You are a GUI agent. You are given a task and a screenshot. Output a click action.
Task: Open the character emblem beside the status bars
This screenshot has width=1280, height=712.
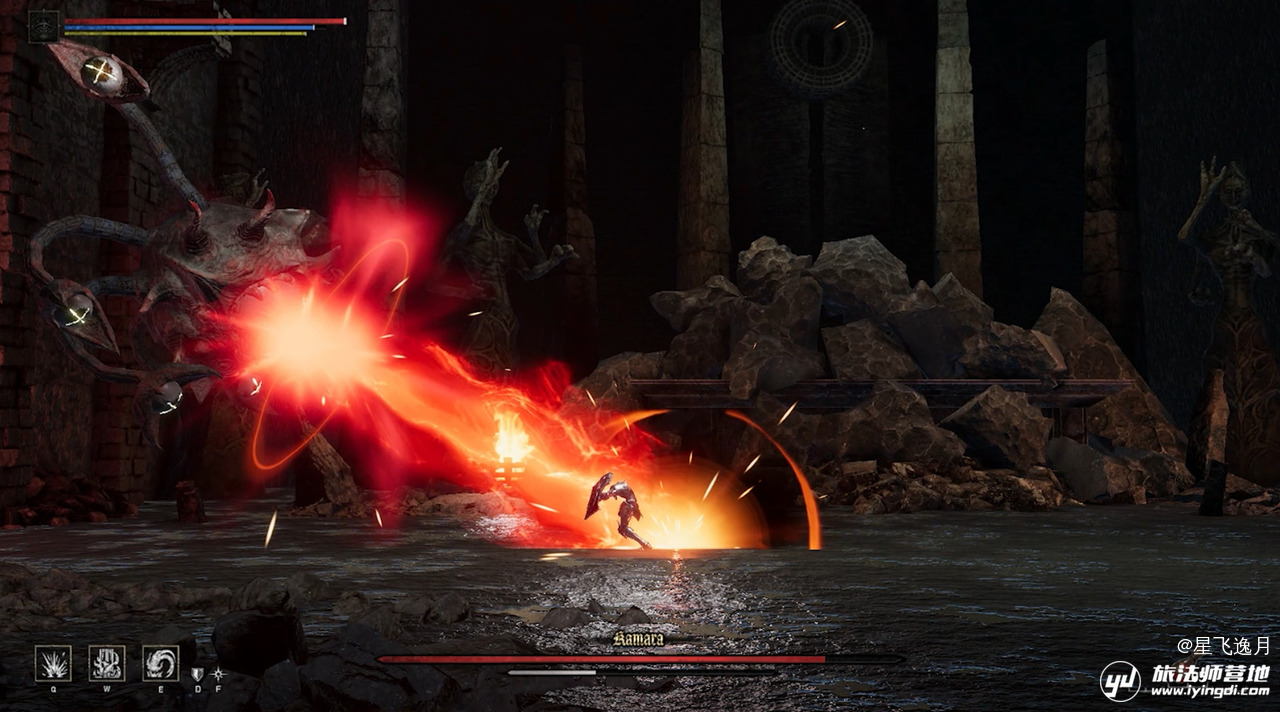point(44,26)
